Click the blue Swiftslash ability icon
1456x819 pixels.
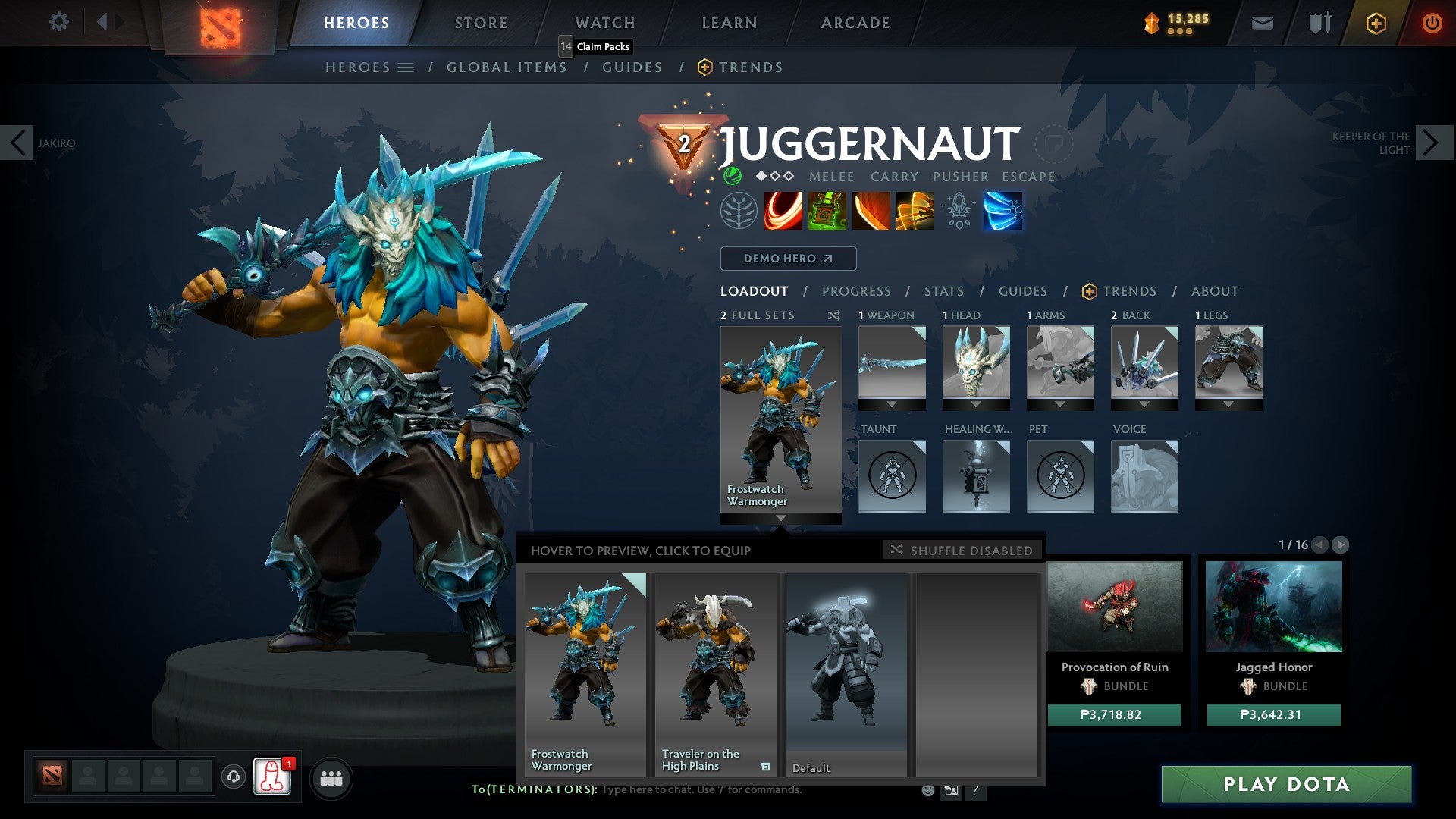(1003, 211)
